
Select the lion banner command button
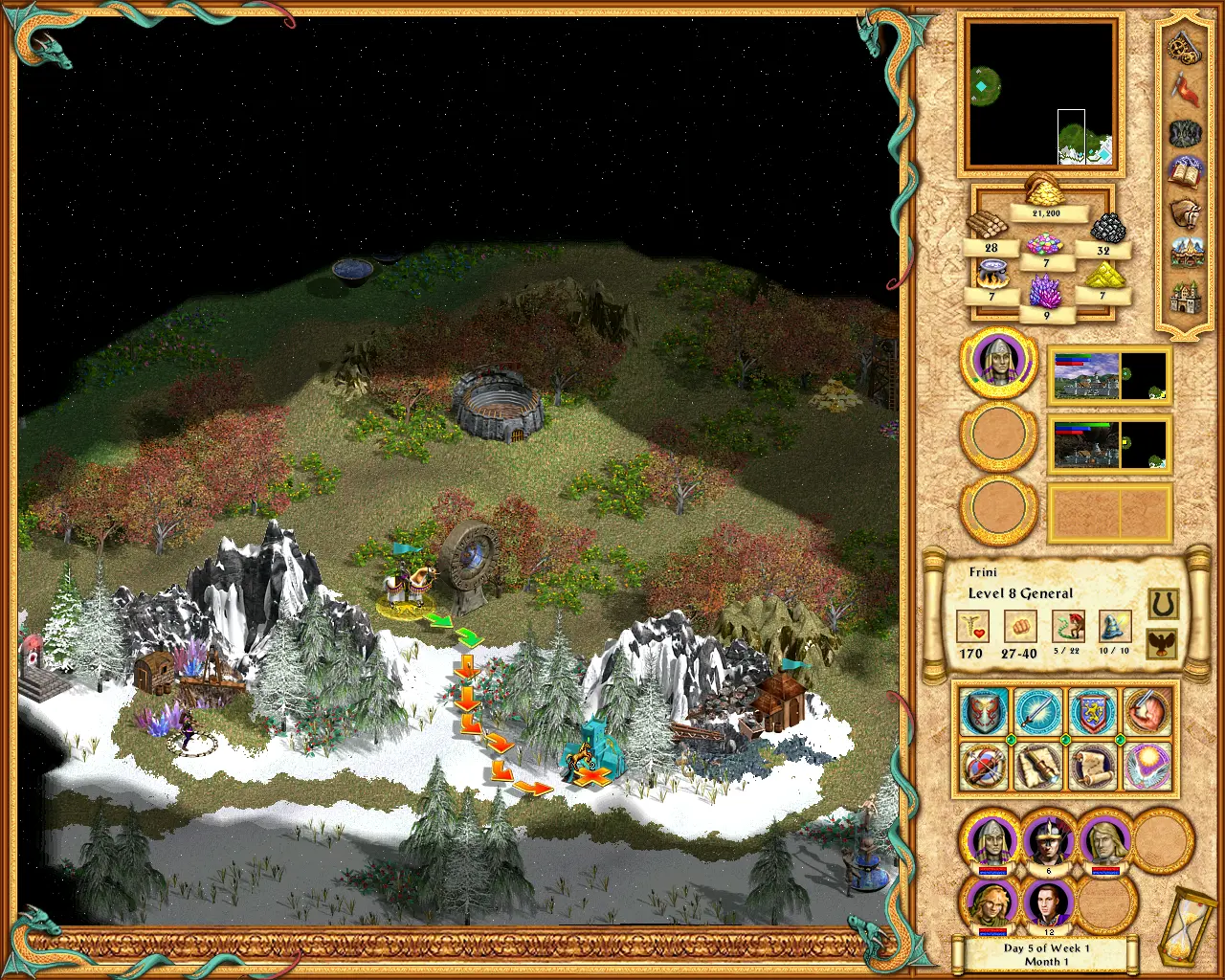[1091, 711]
